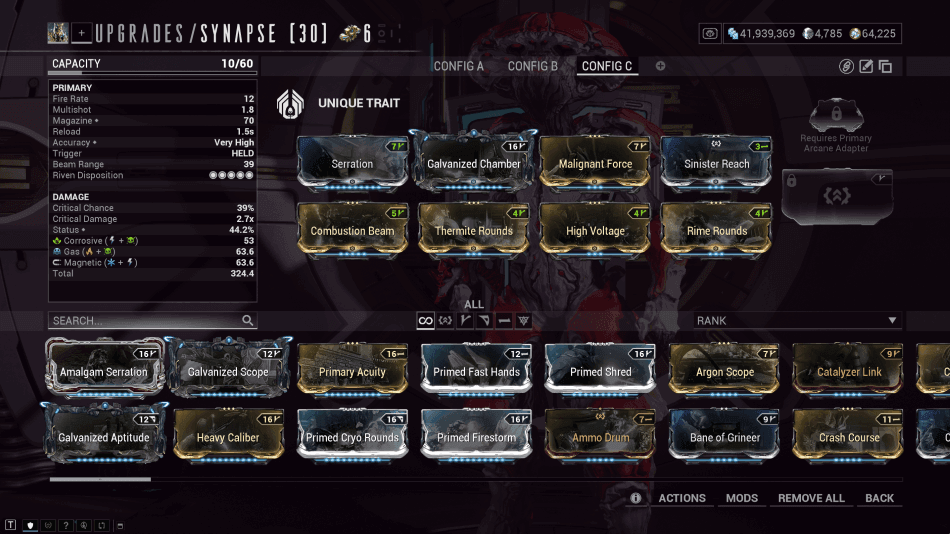Choose the equipped Malignant Force mod
950x534 pixels.
click(596, 162)
